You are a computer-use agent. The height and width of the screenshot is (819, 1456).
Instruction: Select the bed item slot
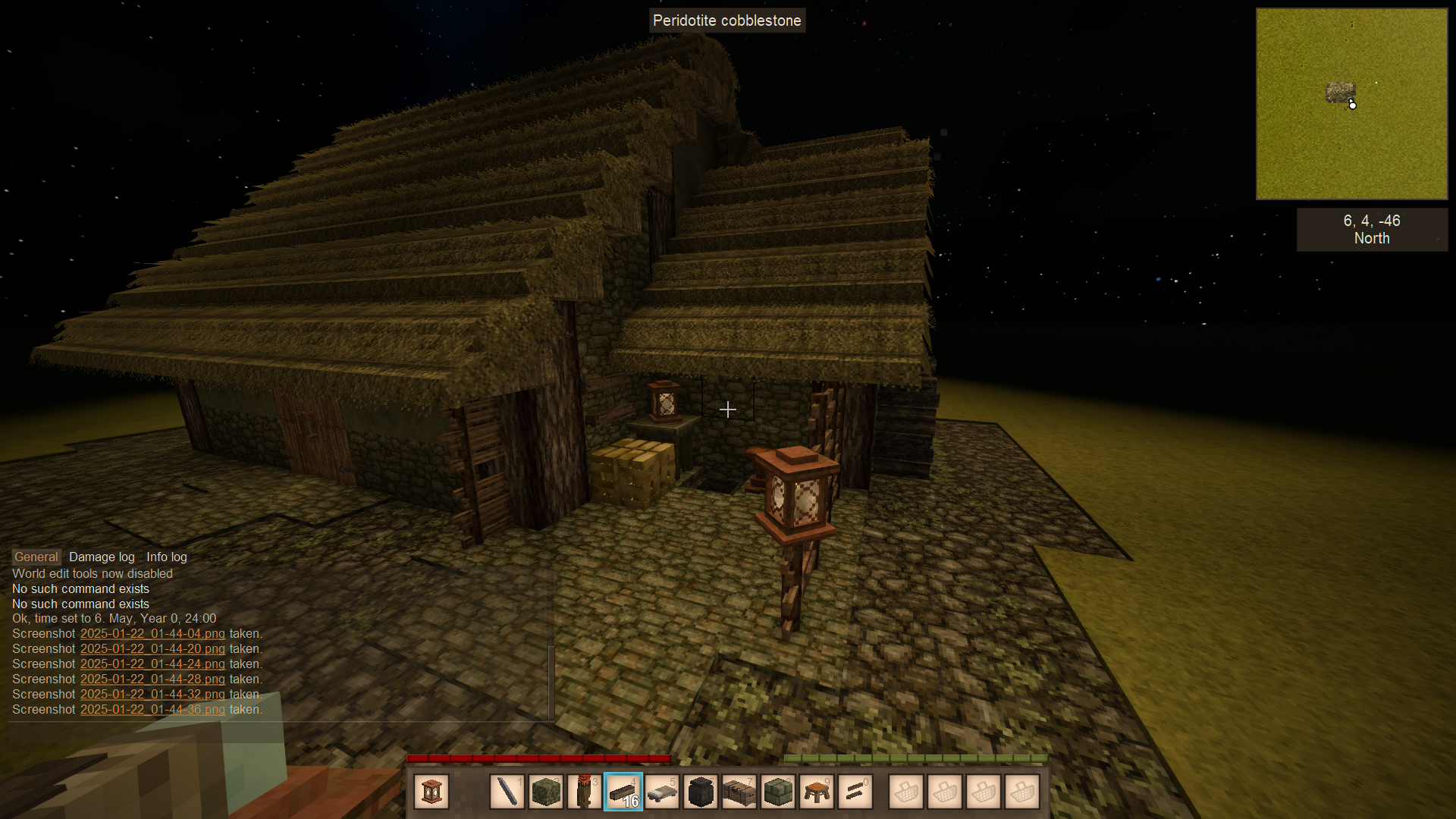[x=662, y=792]
